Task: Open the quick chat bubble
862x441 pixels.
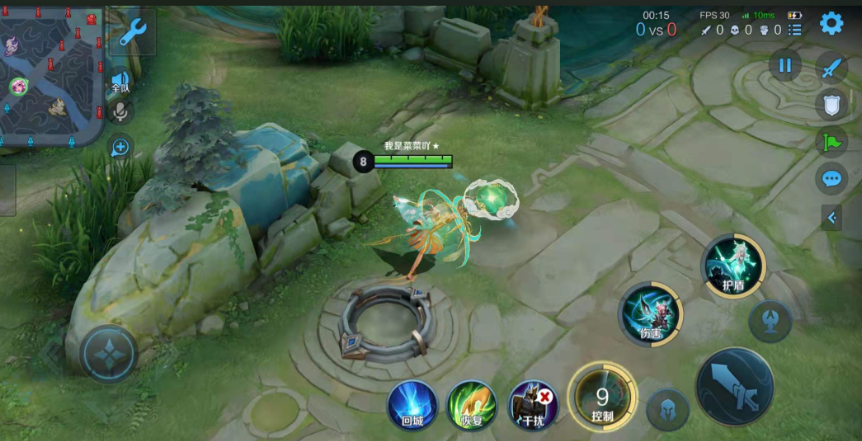Action: point(832,179)
